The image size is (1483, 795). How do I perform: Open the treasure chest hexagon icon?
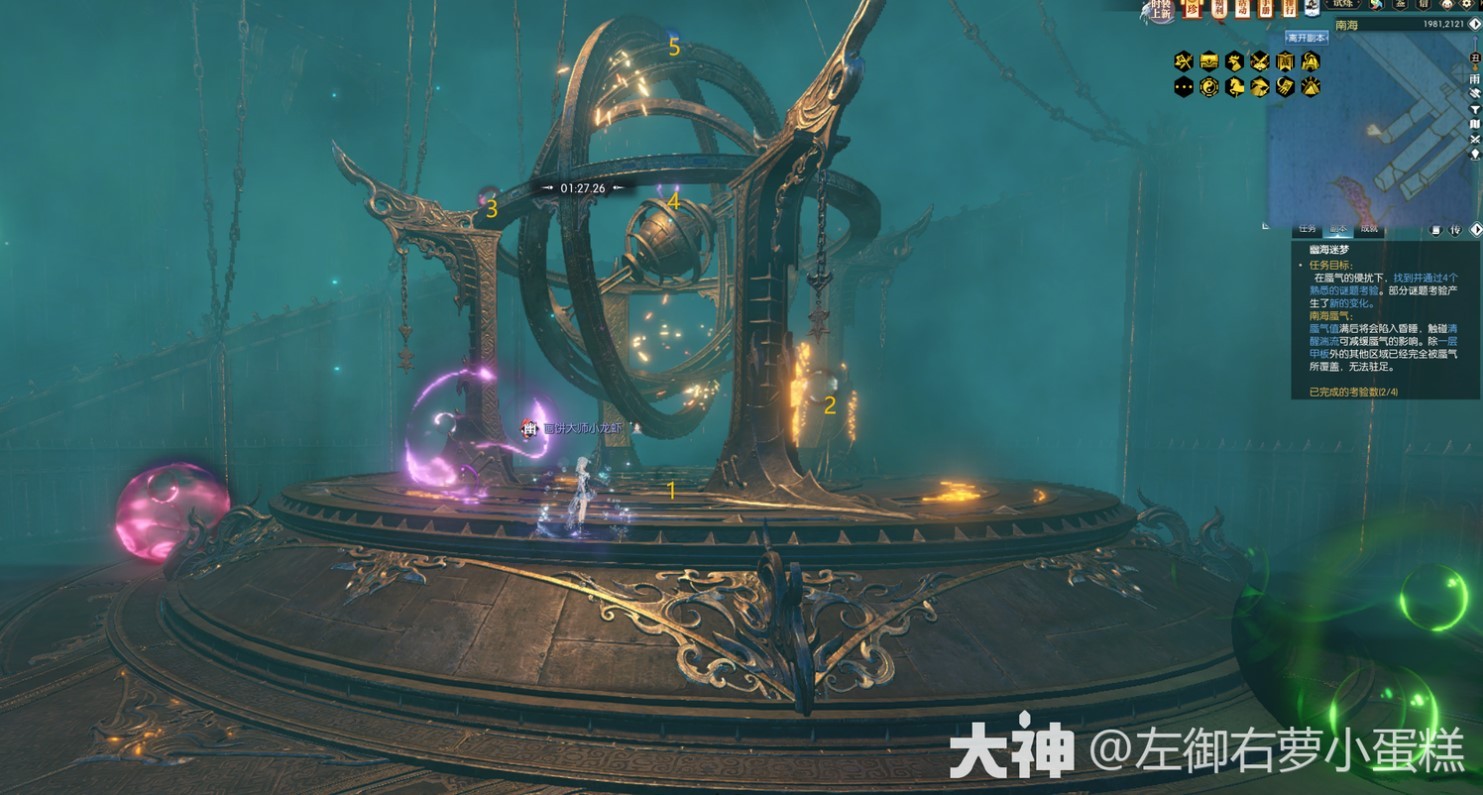pos(1209,62)
